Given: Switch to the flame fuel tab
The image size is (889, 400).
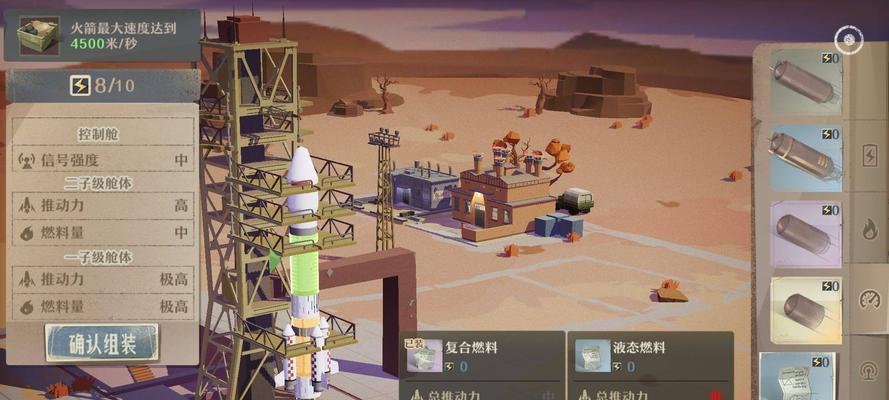Looking at the screenshot, I should click(868, 229).
